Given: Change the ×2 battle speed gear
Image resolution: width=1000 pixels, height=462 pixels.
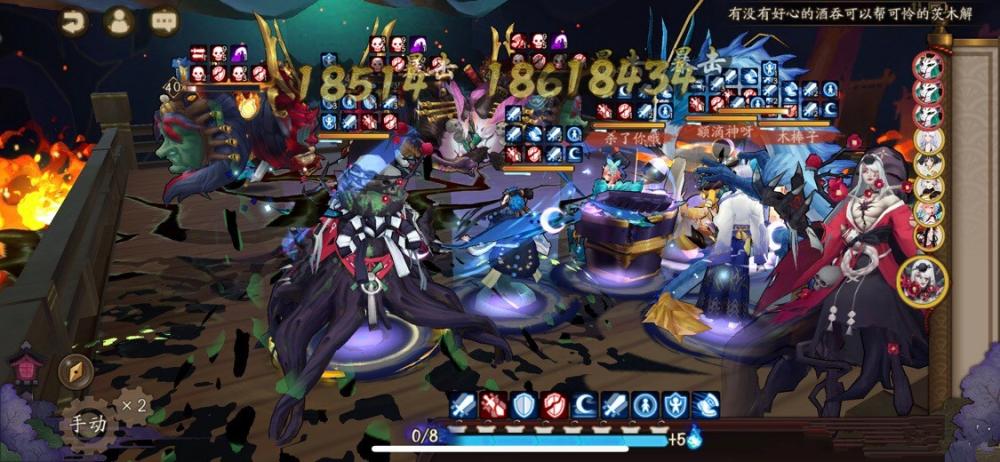Looking at the screenshot, I should (131, 406).
